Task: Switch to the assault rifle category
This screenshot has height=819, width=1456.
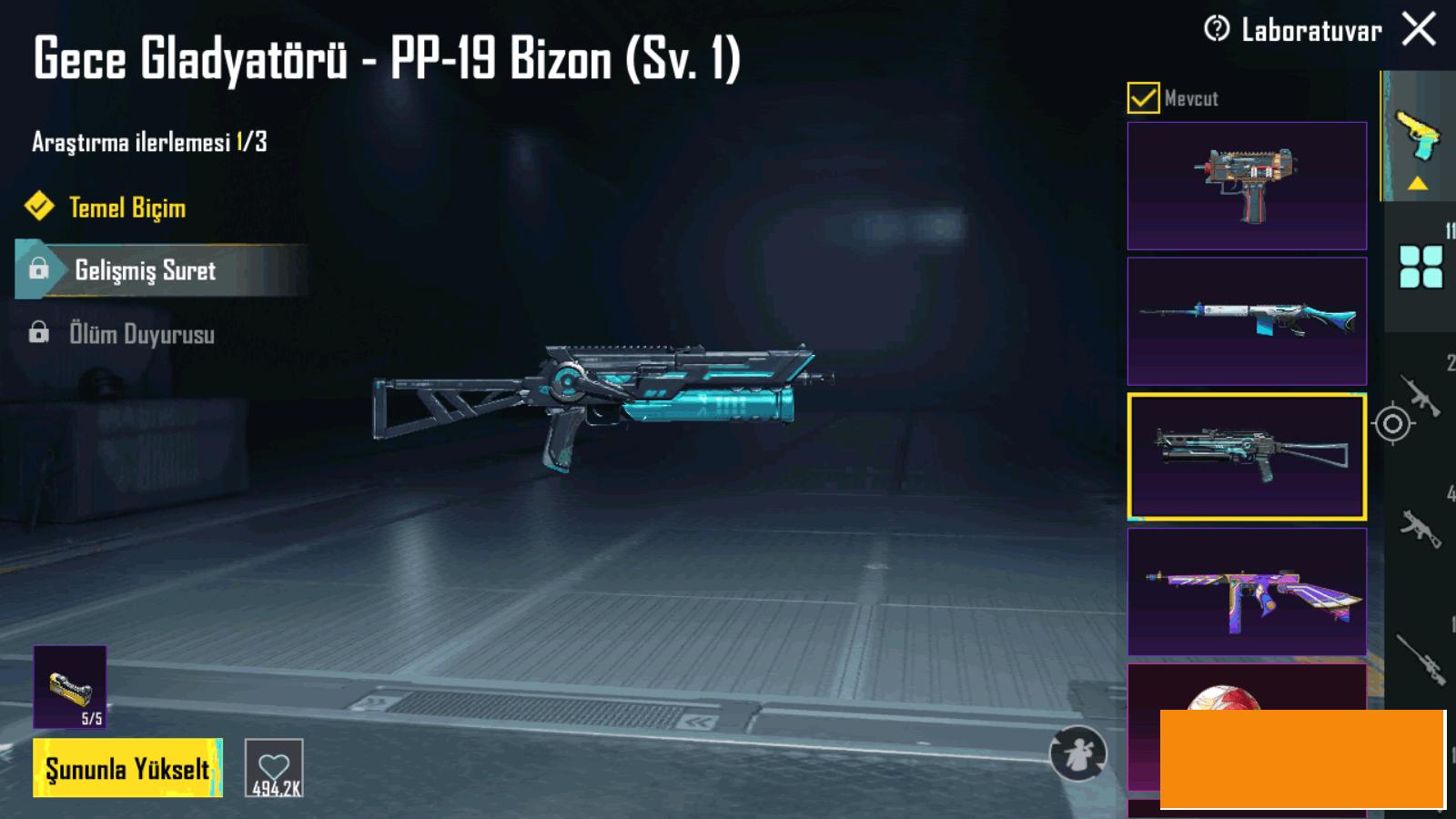Action: coord(1421,395)
